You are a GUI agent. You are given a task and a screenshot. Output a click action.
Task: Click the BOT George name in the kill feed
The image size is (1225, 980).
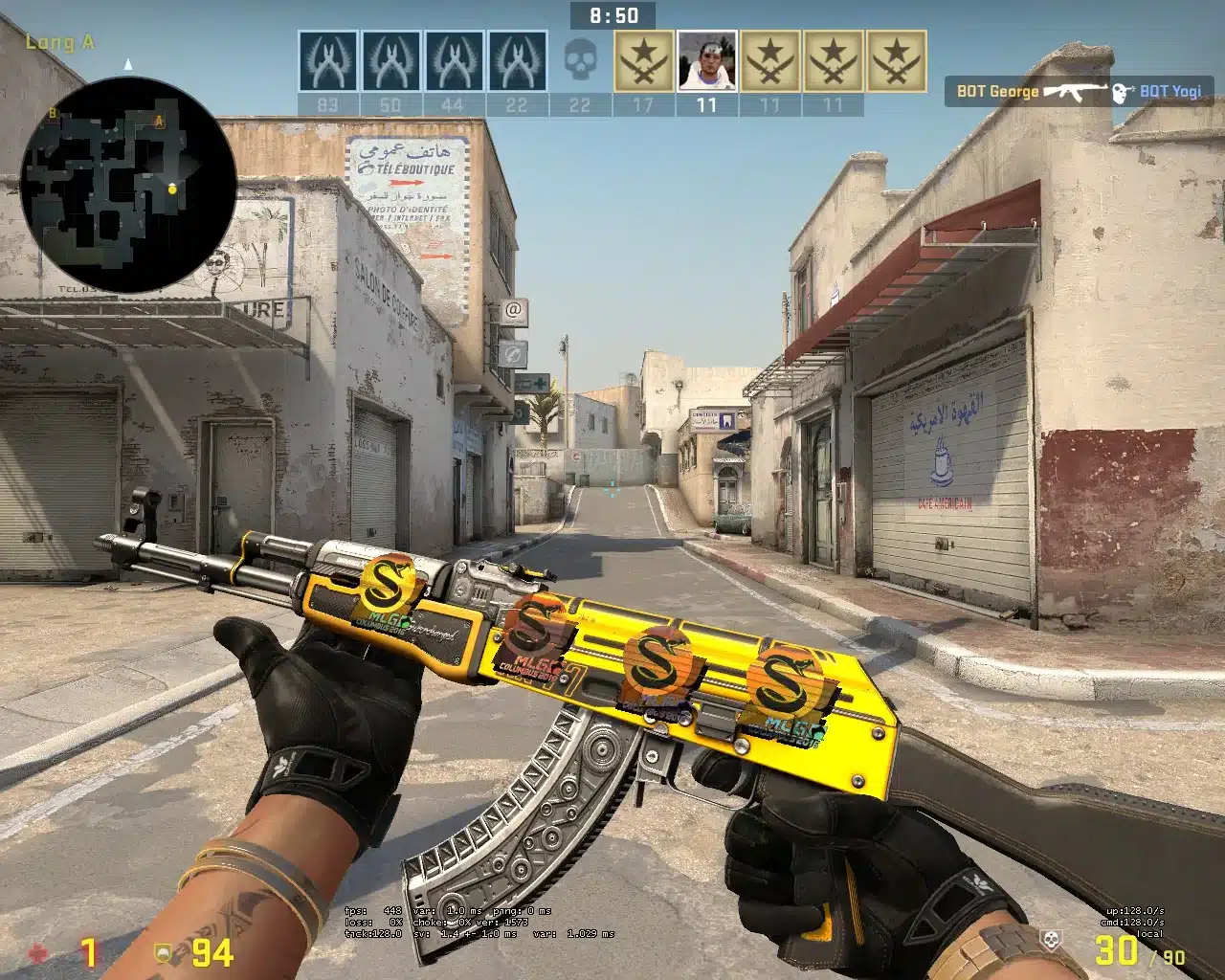[997, 92]
